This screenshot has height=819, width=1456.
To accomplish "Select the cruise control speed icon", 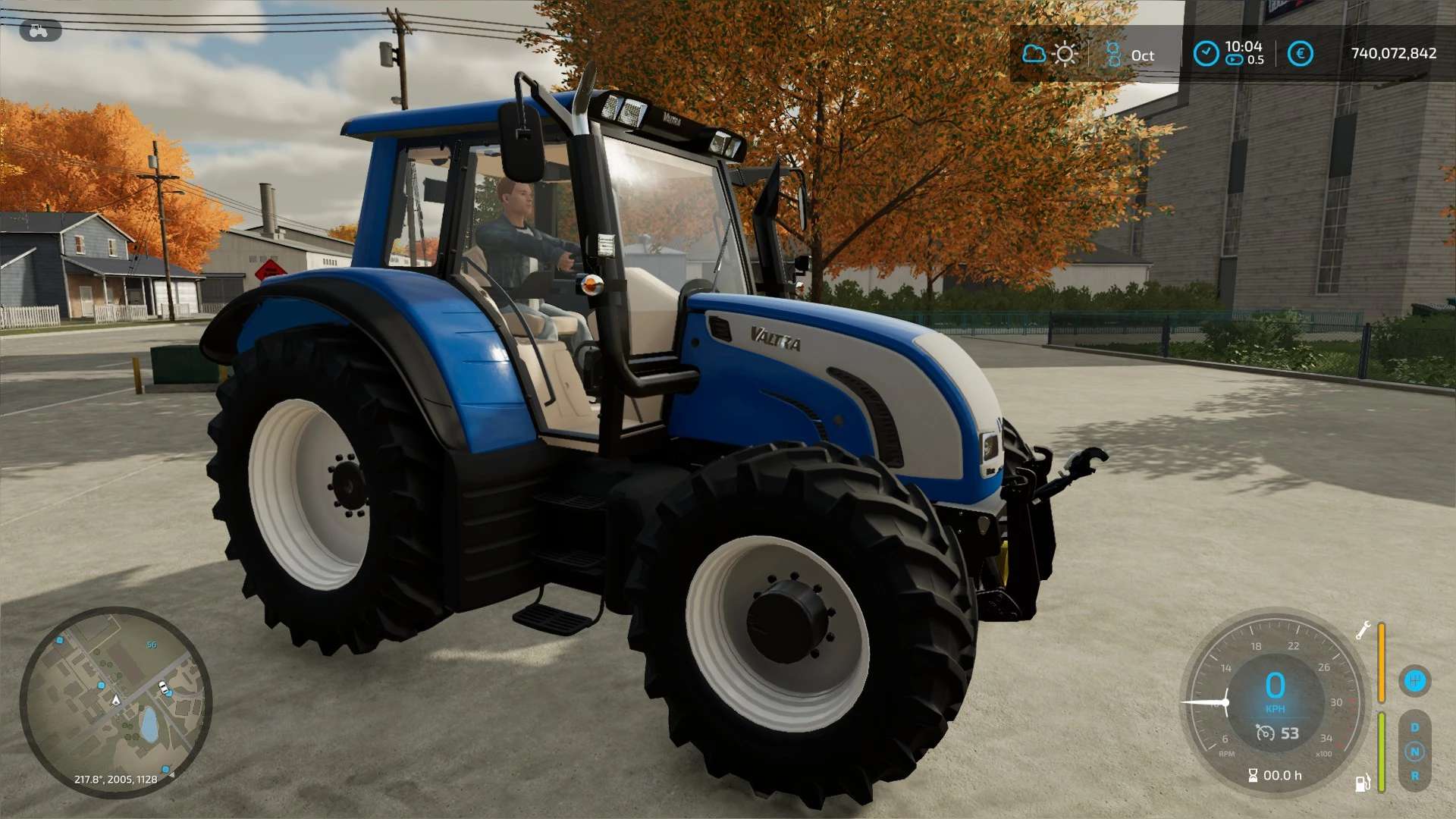I will 1265,733.
